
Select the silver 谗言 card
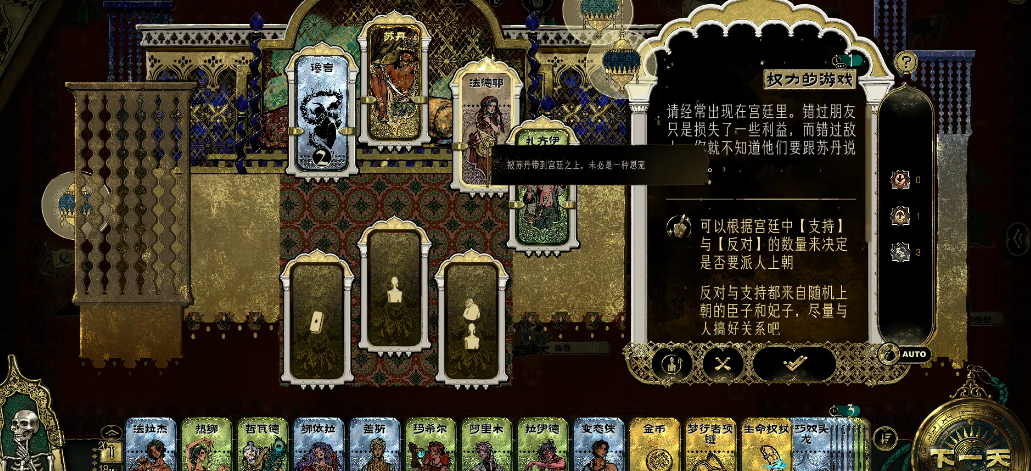coord(320,112)
